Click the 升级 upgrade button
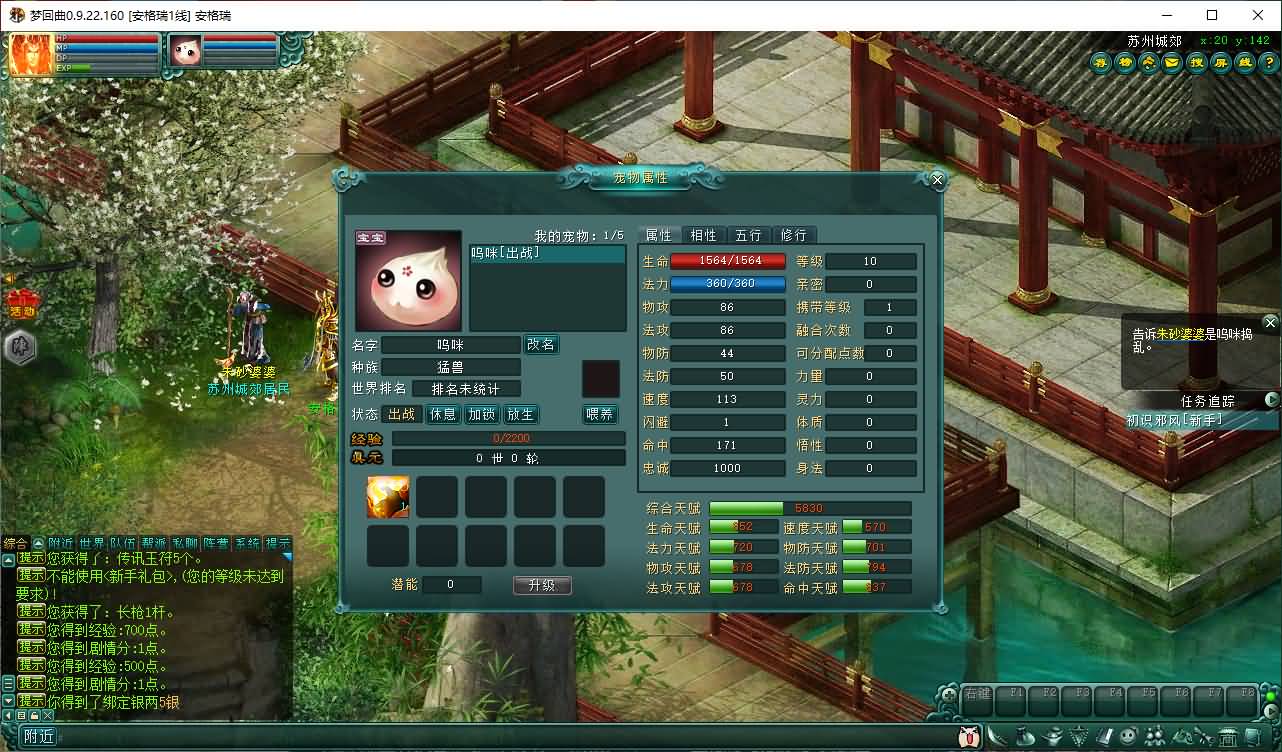Viewport: 1282px width, 752px height. (x=541, y=586)
